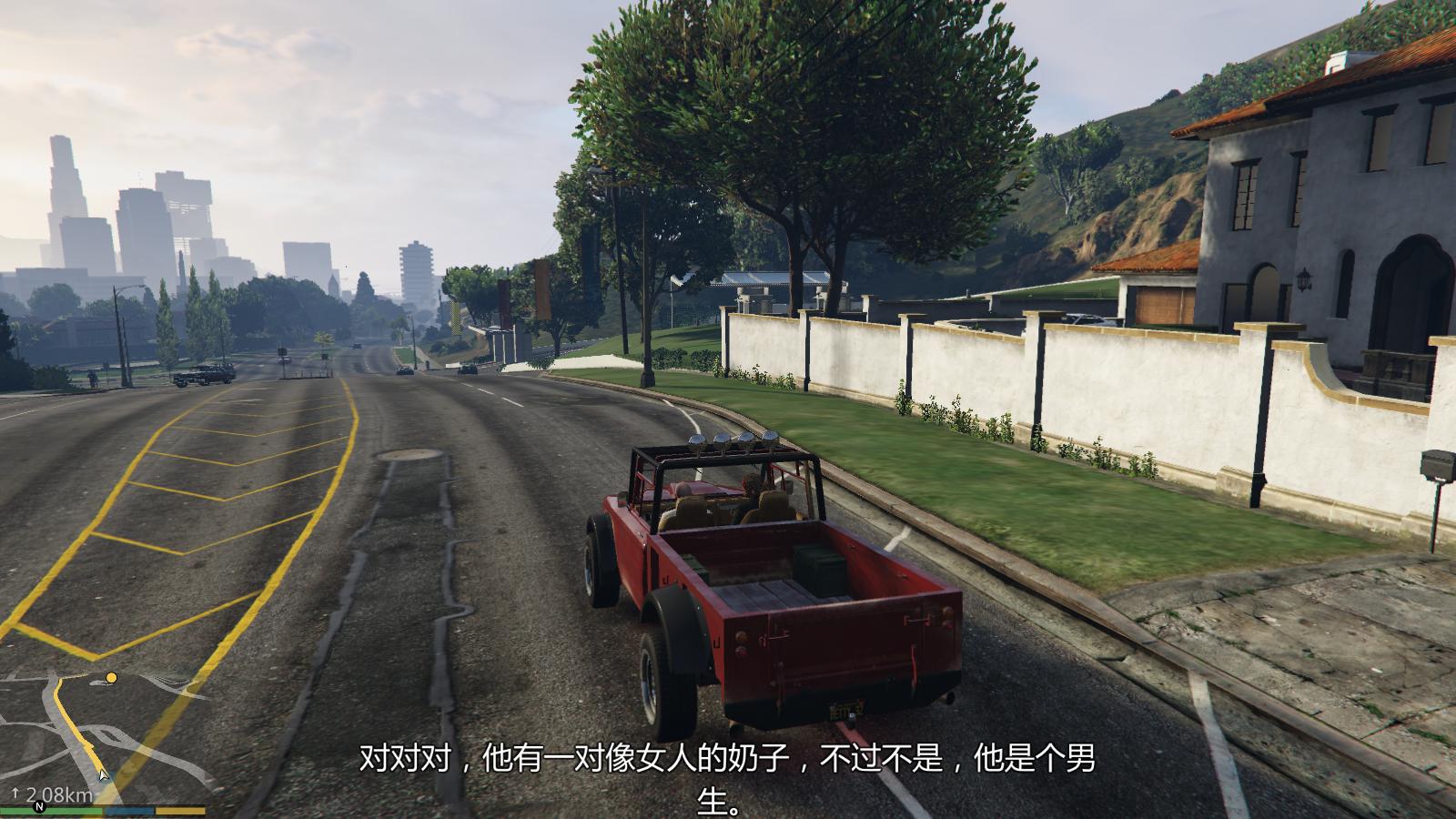Select the yellow destination blip on the minimap
Image resolution: width=1456 pixels, height=819 pixels.
tap(111, 678)
